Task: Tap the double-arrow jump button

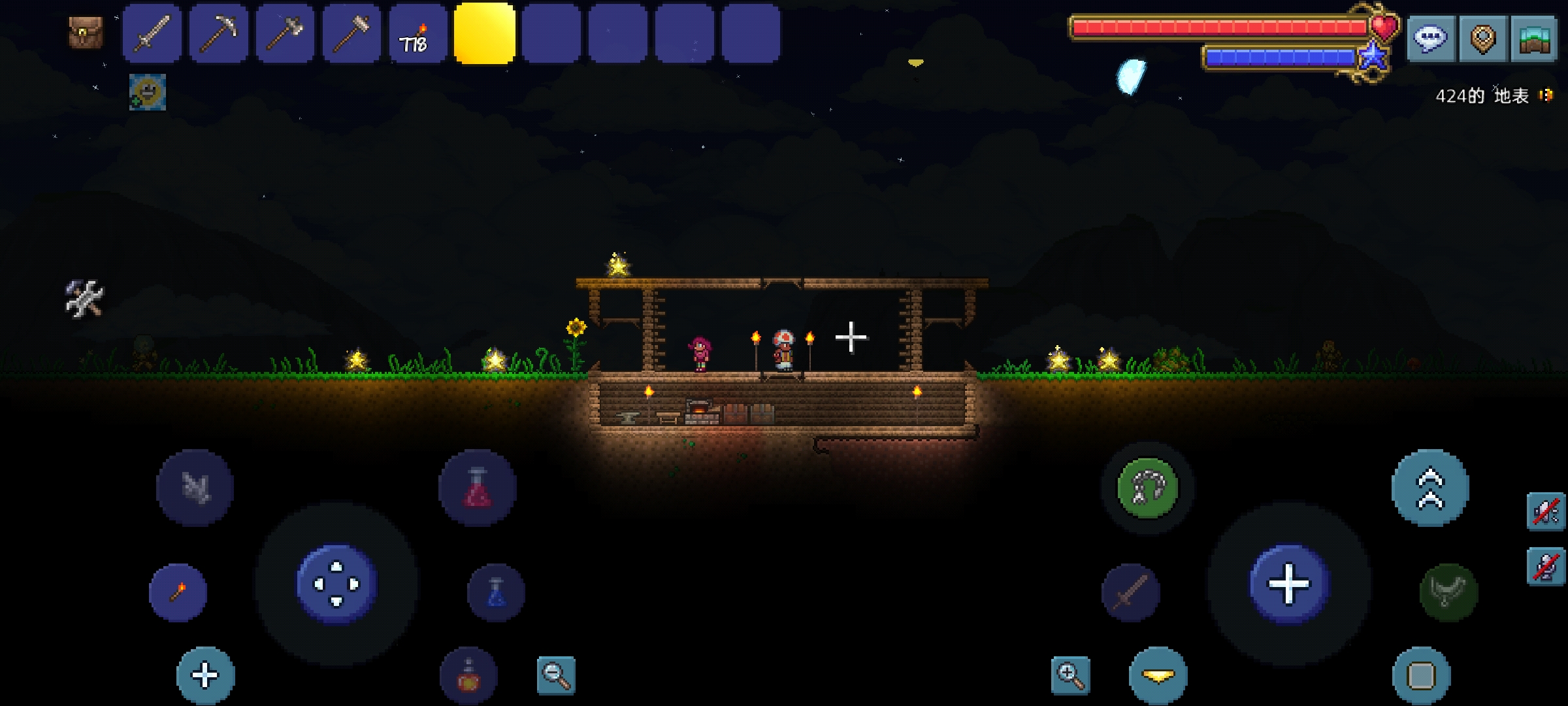Action: point(1430,488)
